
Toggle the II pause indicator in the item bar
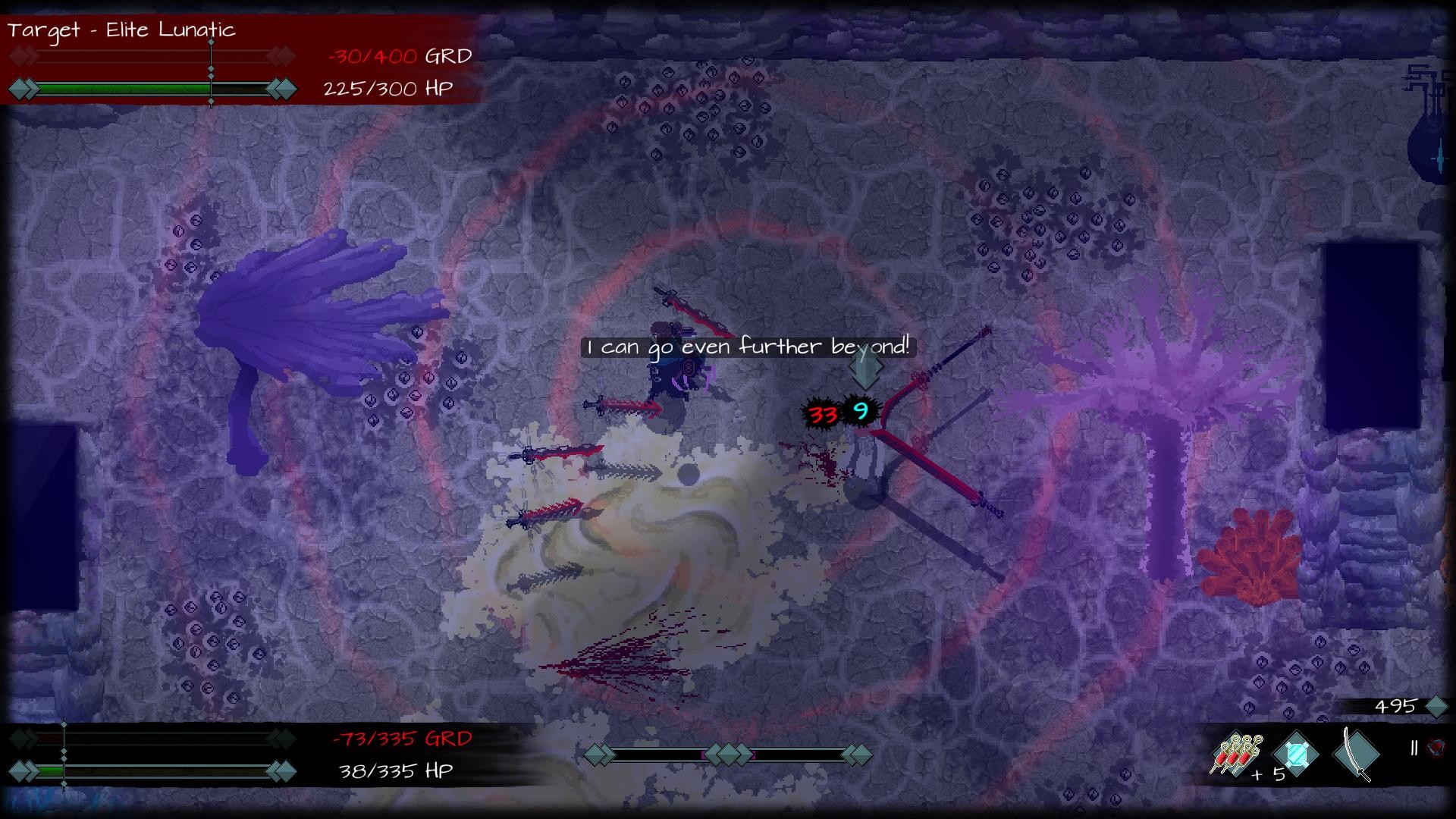[1414, 748]
